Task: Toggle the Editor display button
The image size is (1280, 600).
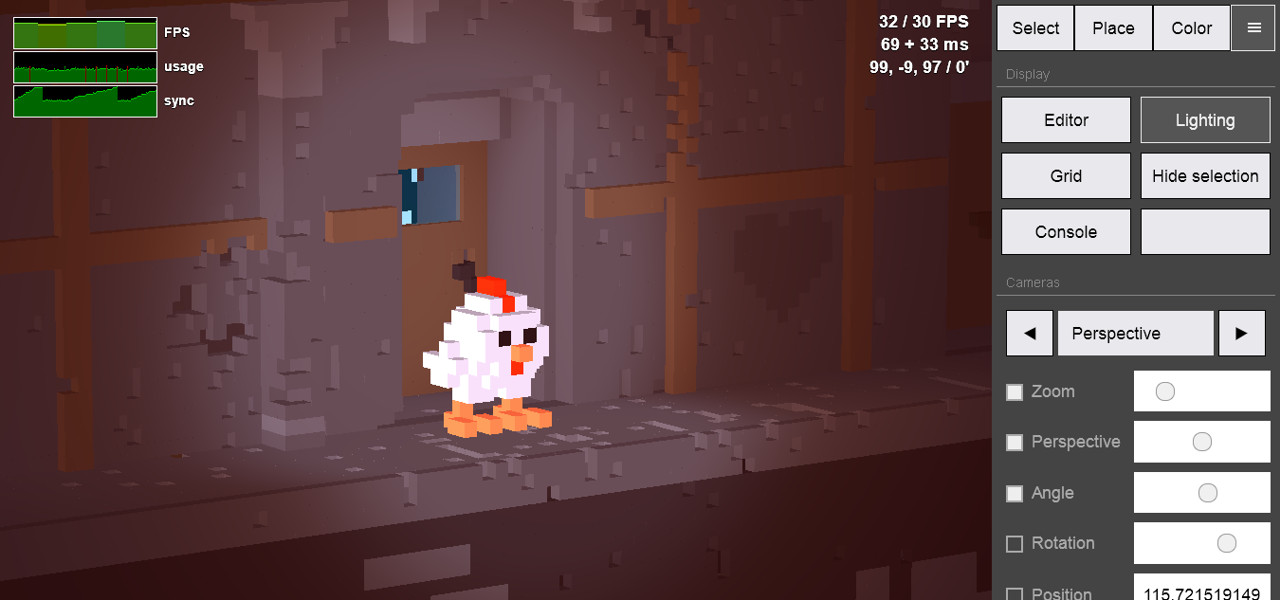Action: (x=1066, y=120)
